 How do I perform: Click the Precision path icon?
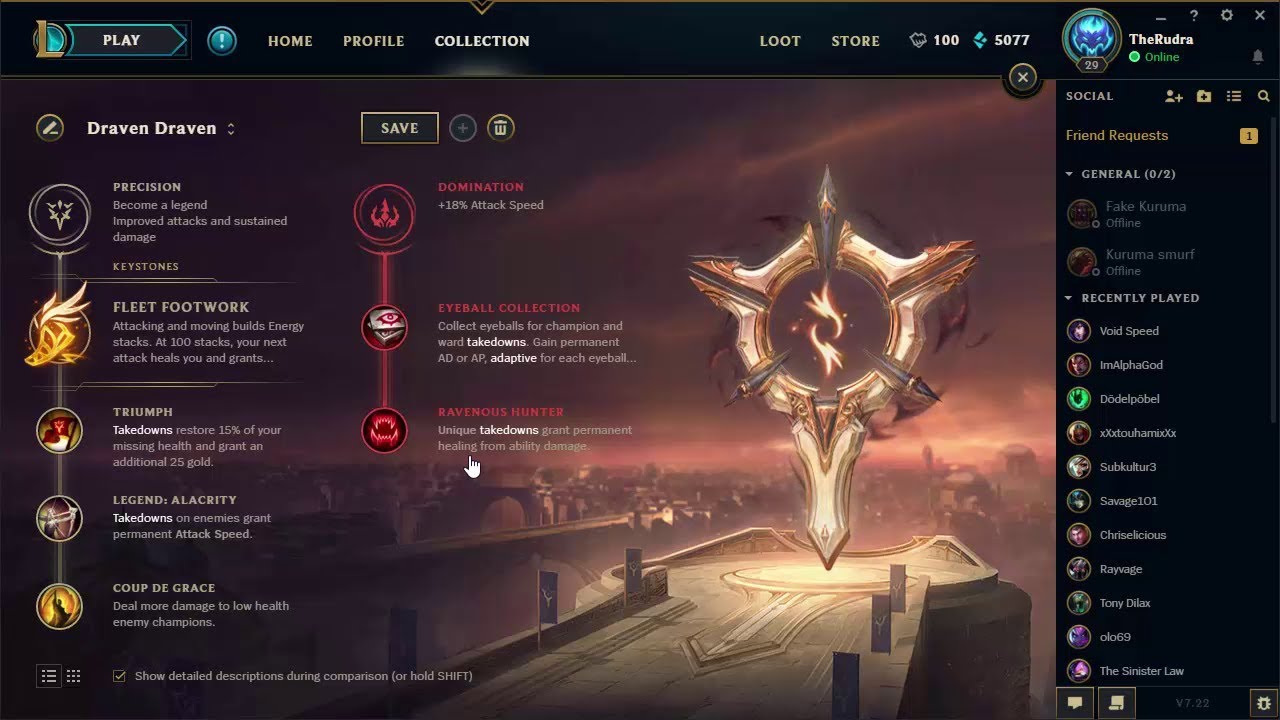[59, 215]
